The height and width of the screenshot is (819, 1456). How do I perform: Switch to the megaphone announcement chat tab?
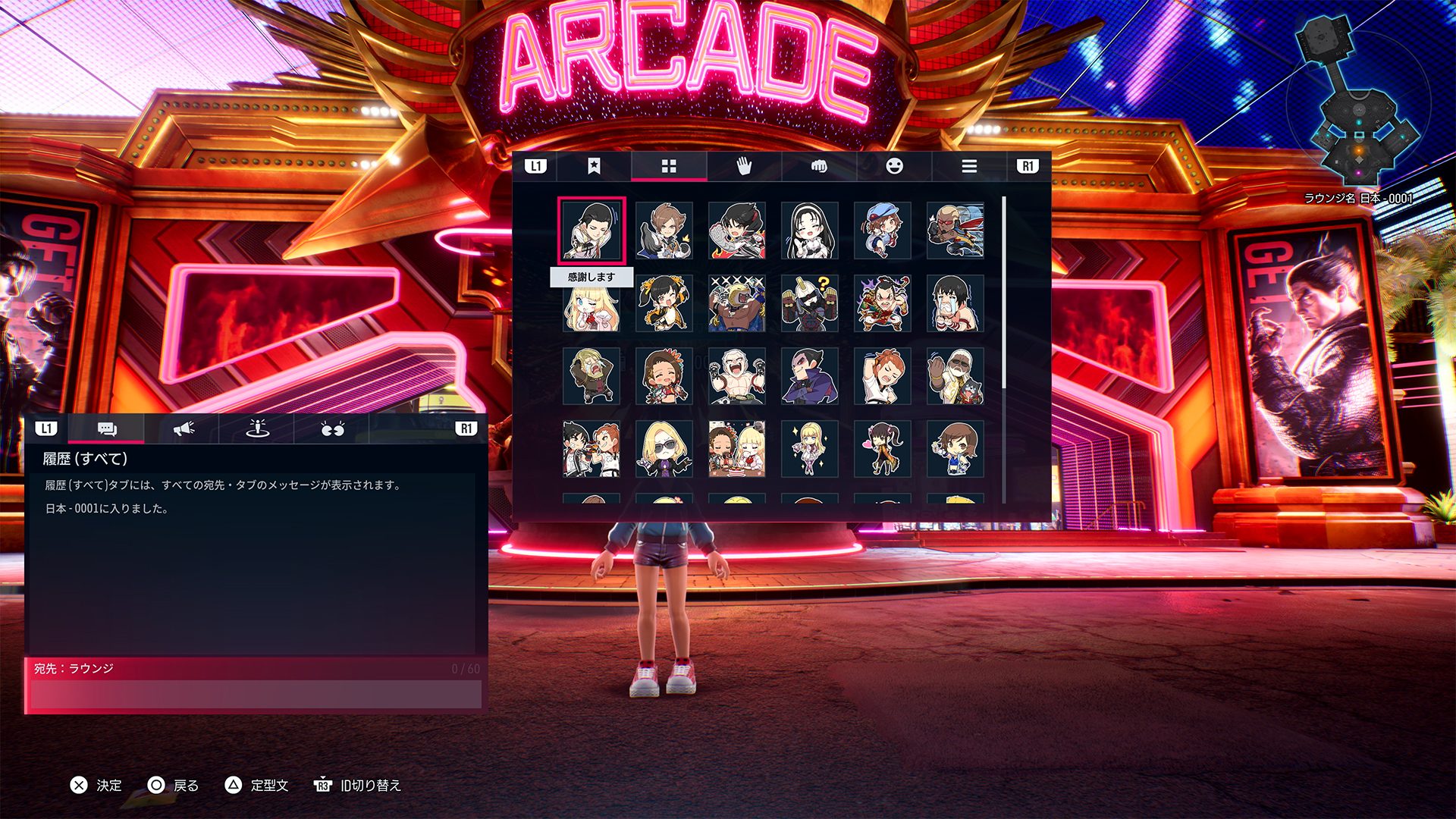183,429
